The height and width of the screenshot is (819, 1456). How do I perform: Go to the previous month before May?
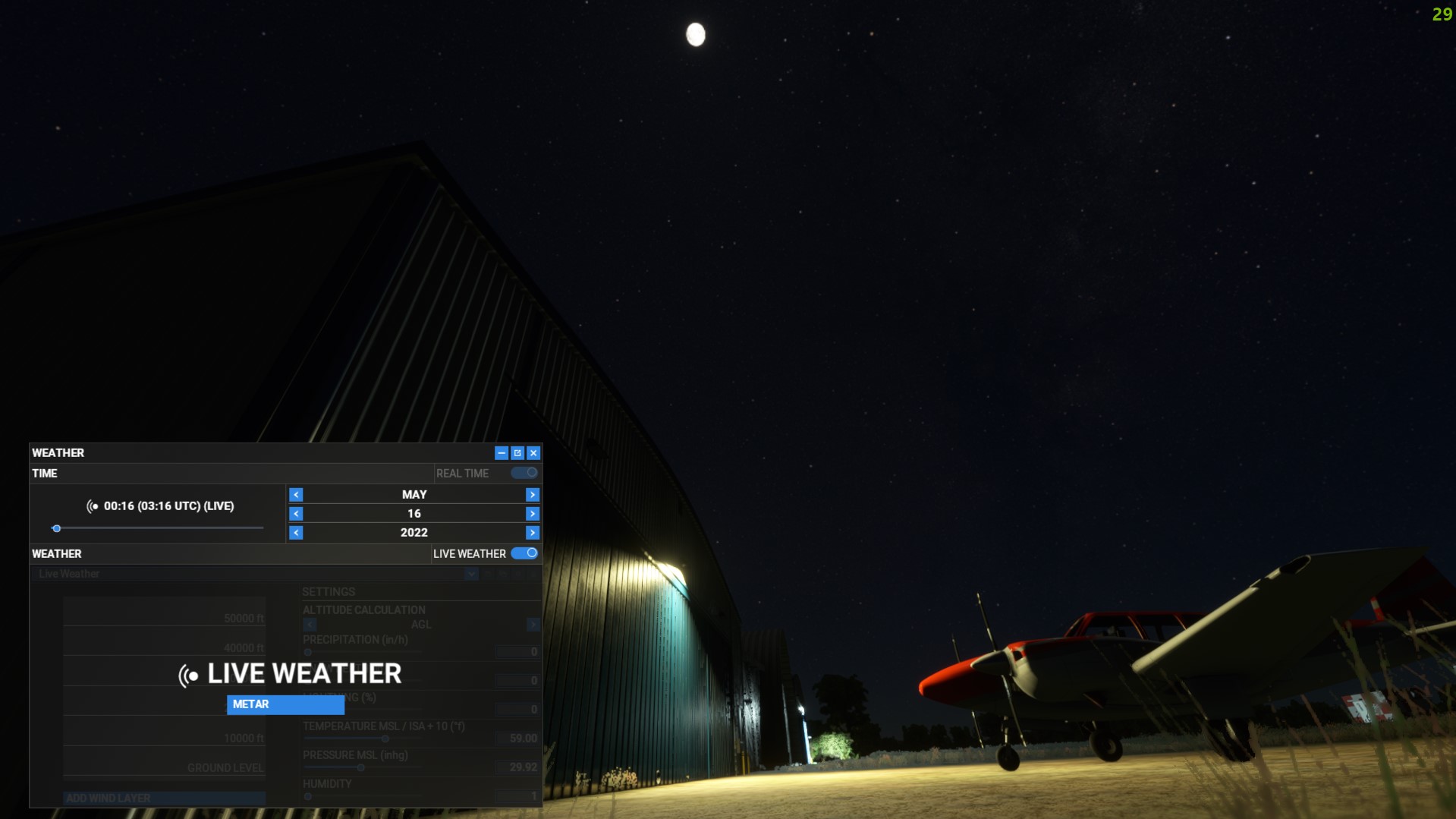click(296, 495)
